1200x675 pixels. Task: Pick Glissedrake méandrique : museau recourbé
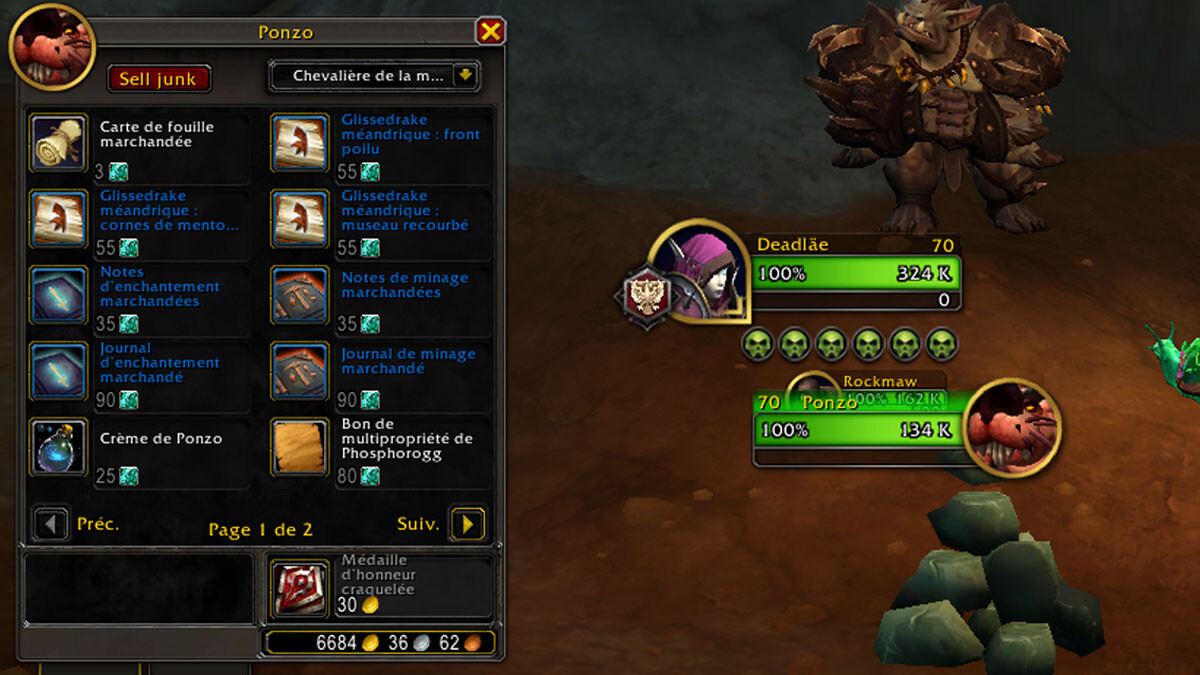(x=300, y=219)
